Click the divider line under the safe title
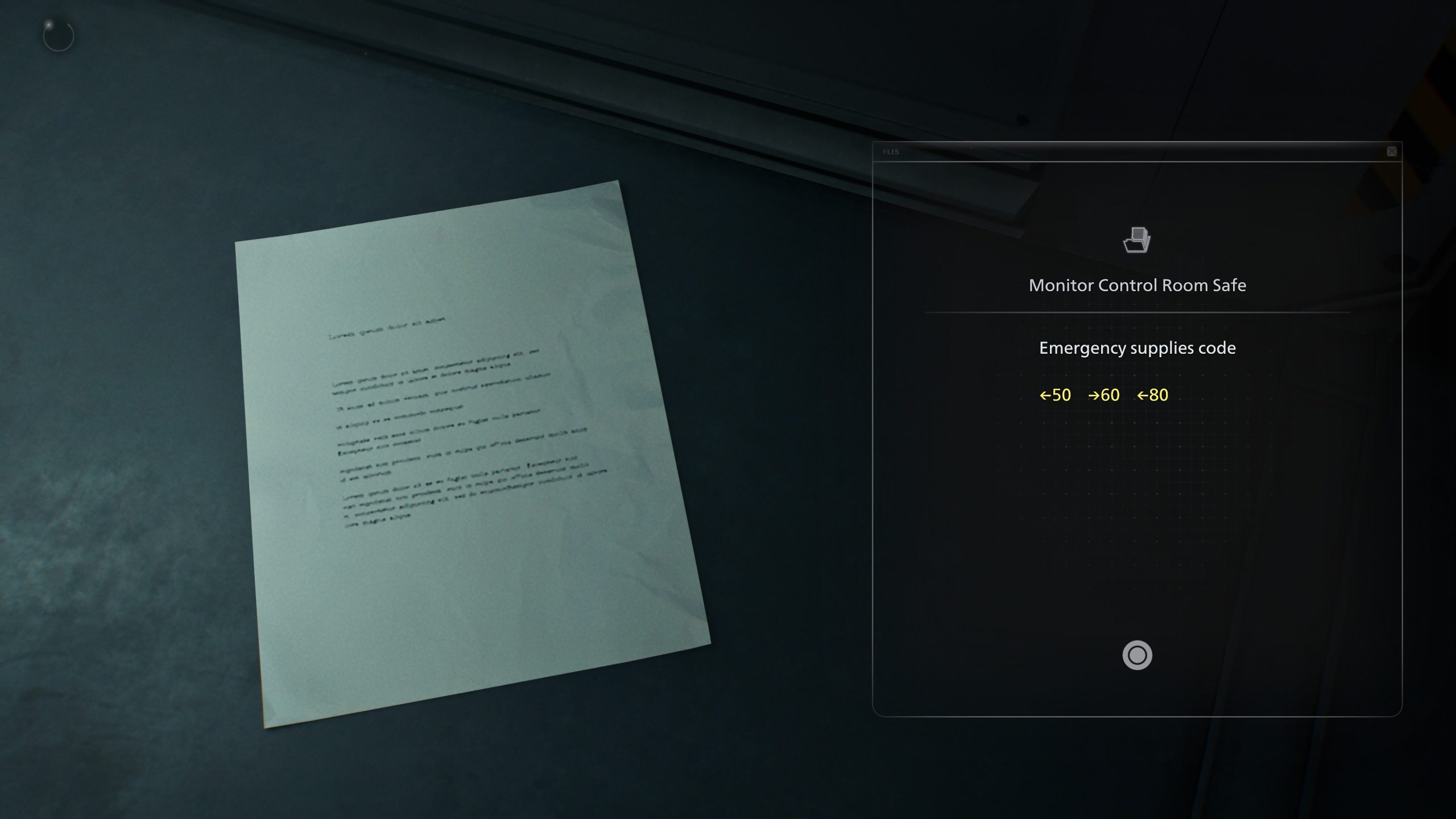Image resolution: width=1456 pixels, height=819 pixels. point(1136,311)
